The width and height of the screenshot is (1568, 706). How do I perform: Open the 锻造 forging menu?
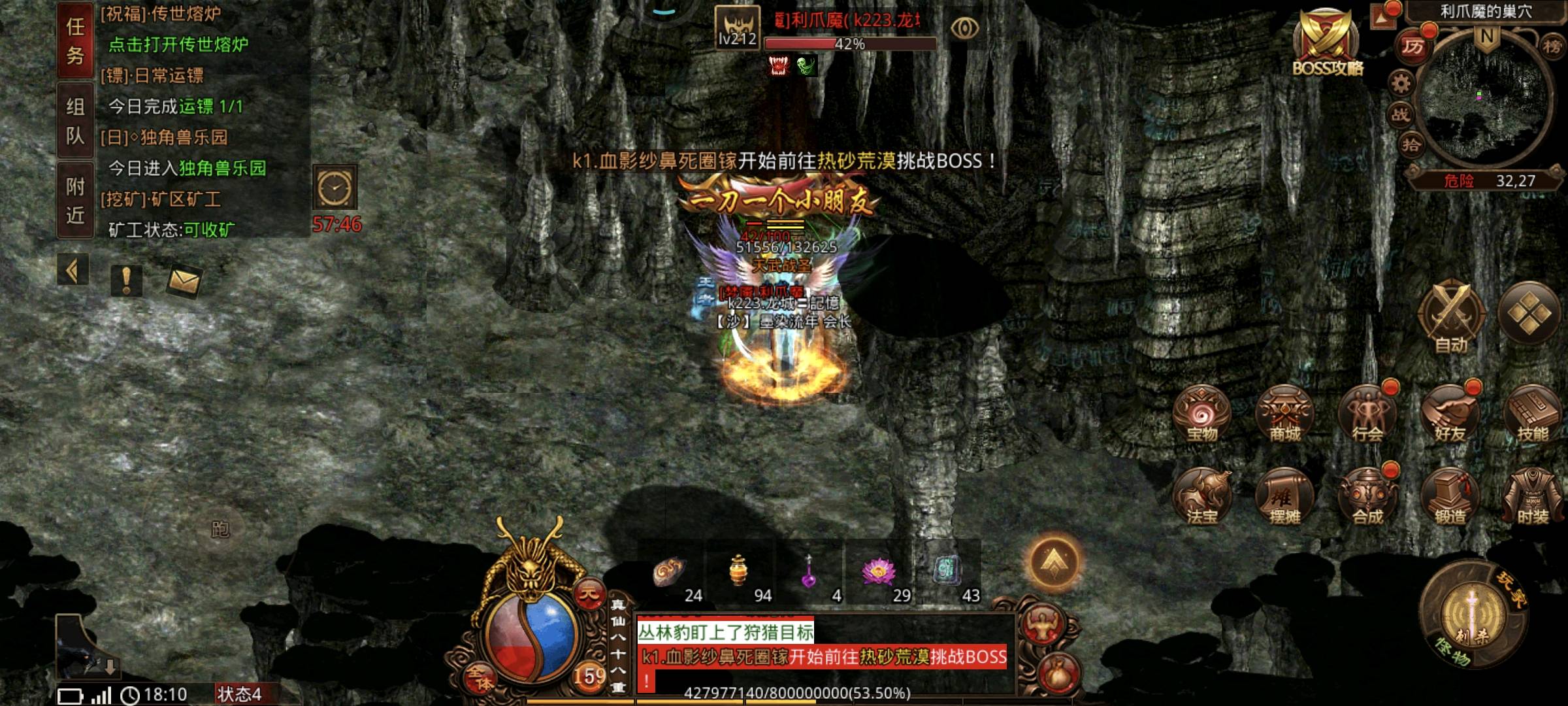(x=1450, y=498)
